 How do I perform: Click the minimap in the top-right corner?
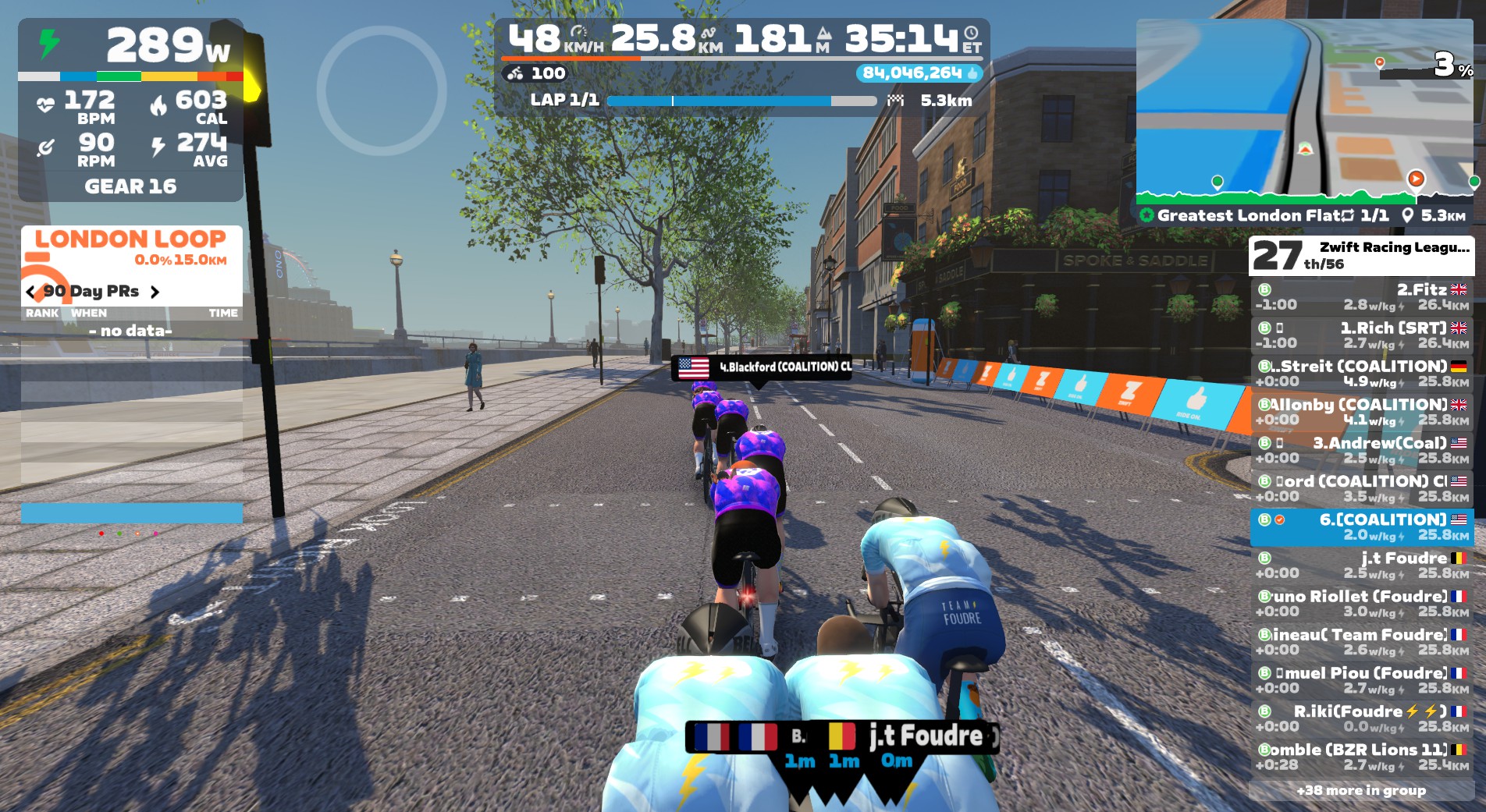pos(1303,101)
